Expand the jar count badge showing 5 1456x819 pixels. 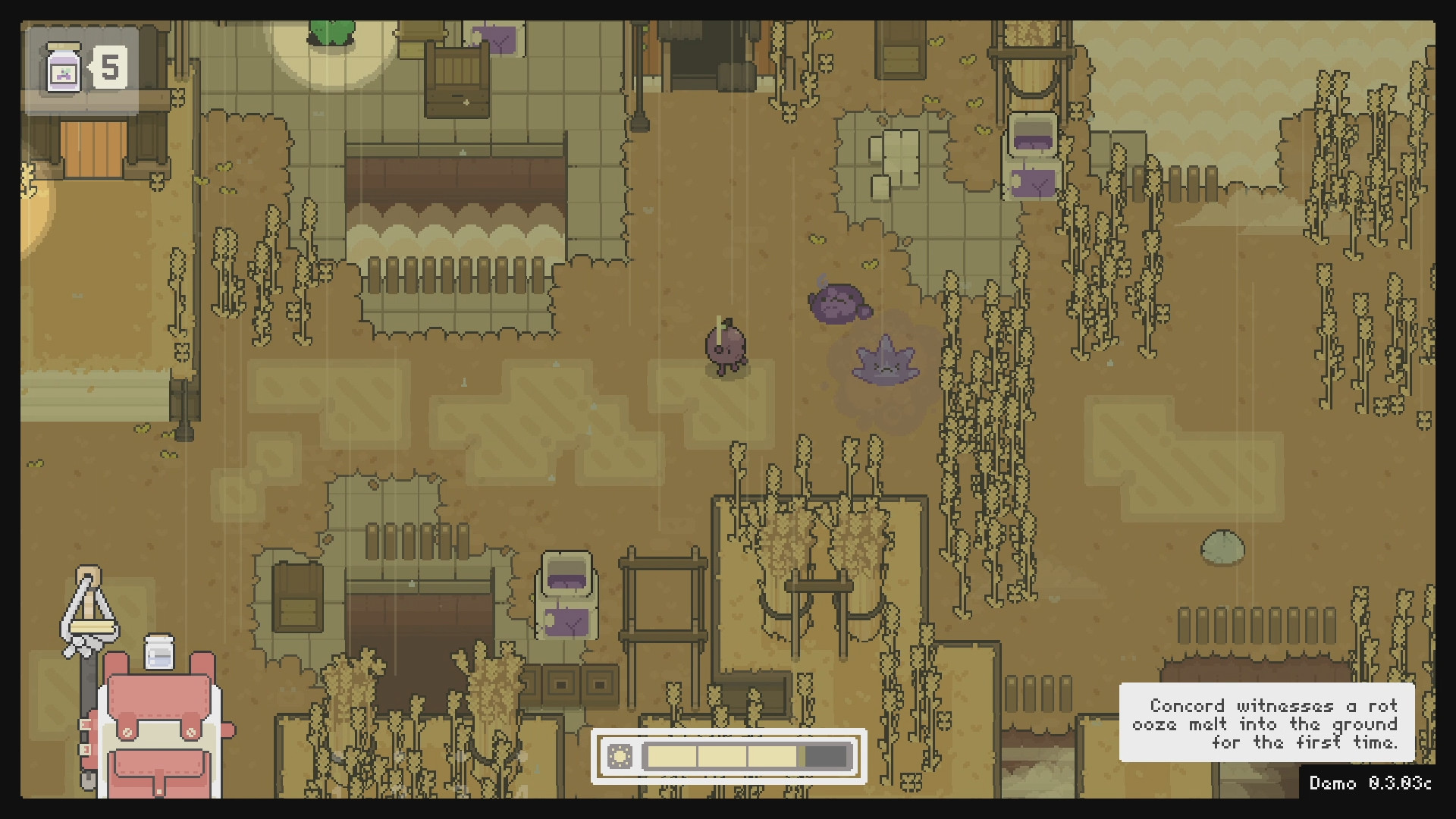pyautogui.click(x=111, y=67)
